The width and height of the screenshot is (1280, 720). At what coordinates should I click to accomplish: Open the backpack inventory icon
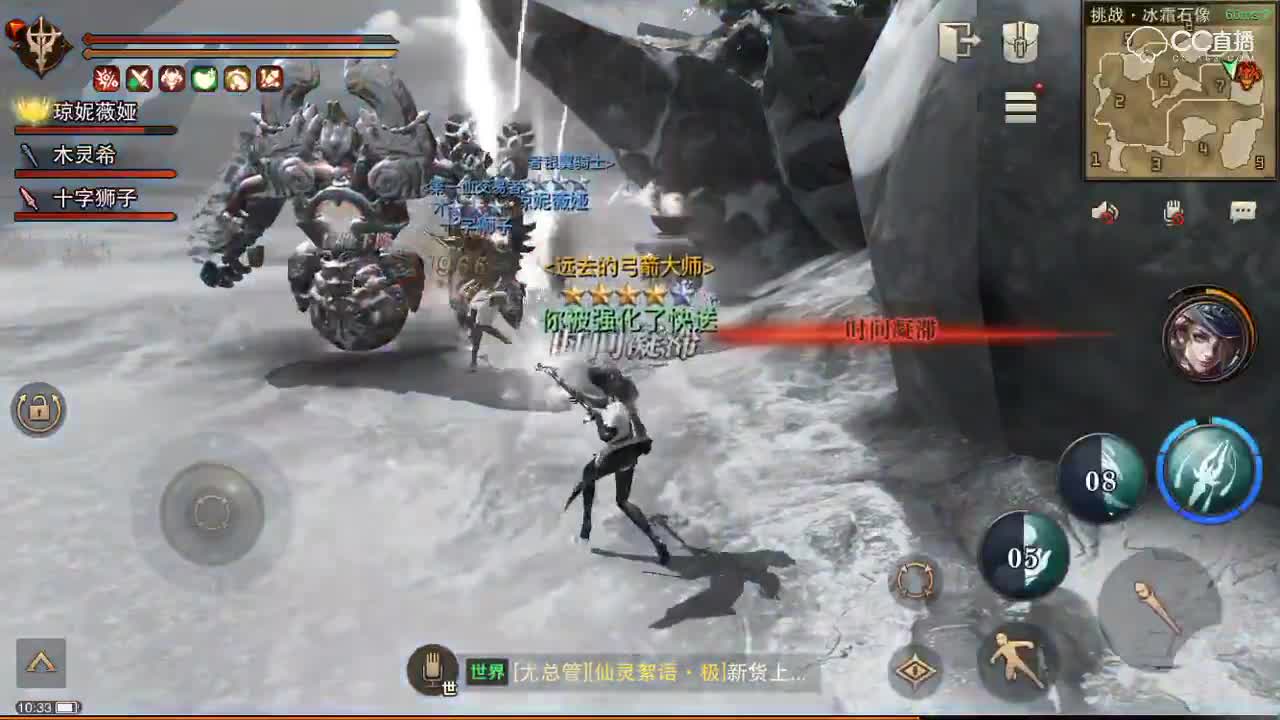(1020, 40)
